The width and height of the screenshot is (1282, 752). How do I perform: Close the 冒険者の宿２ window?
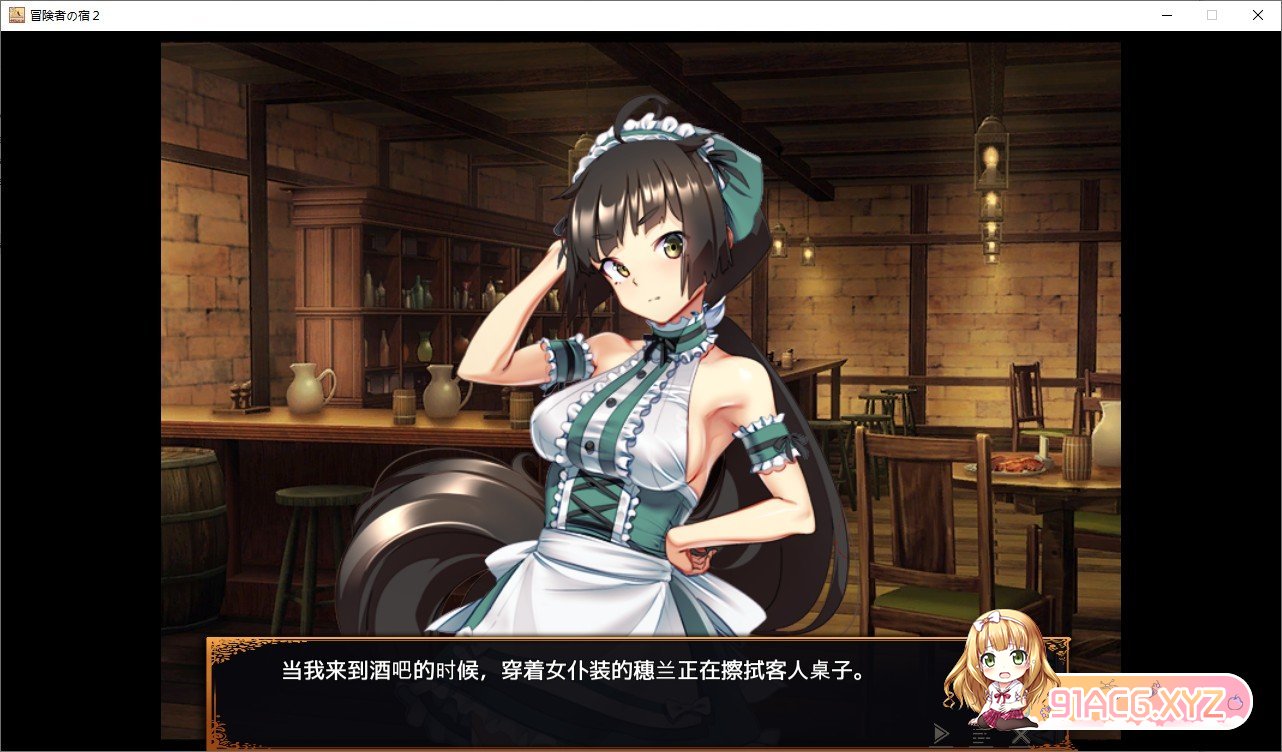[x=1257, y=15]
